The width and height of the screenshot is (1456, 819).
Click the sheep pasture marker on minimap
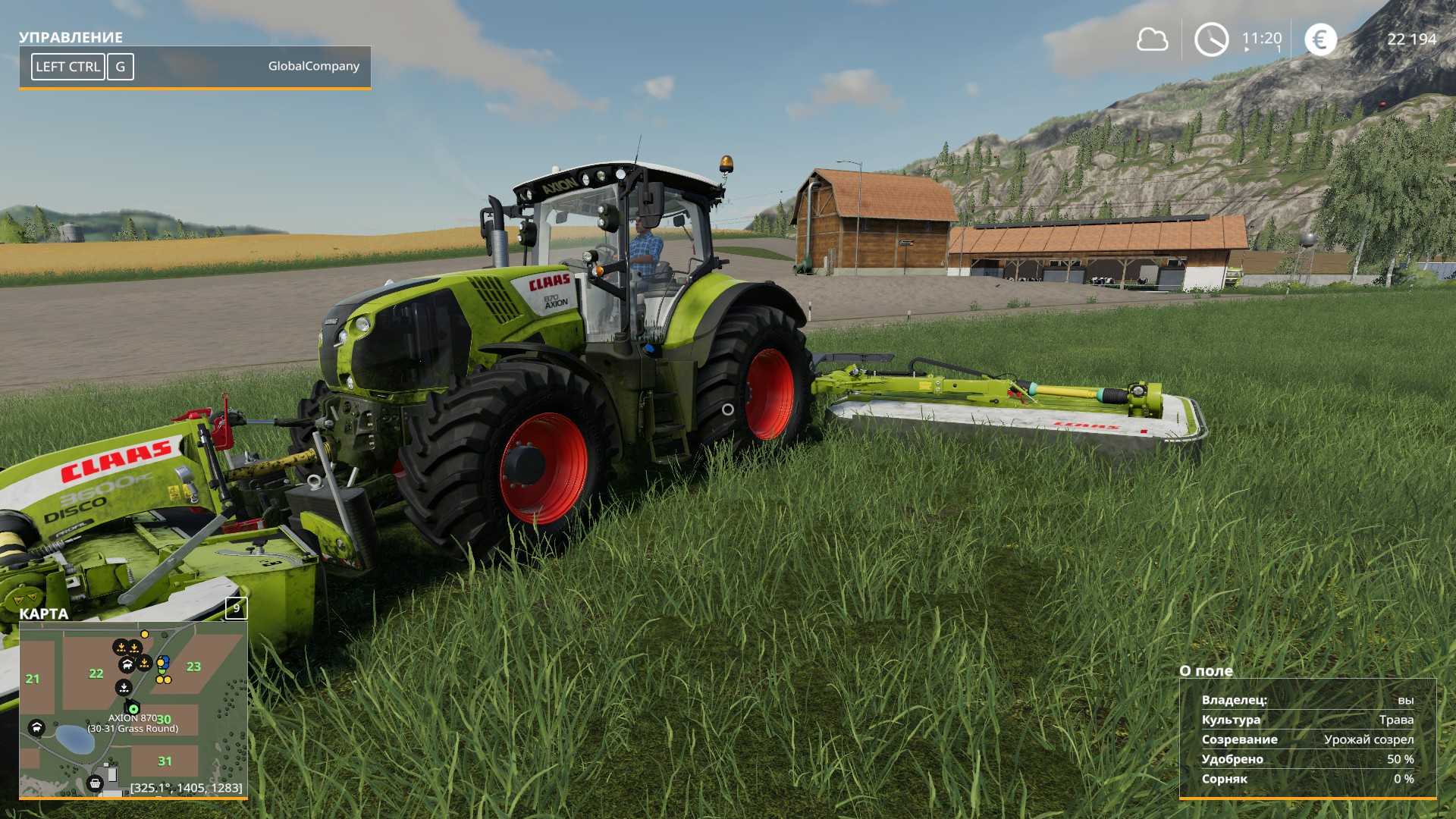click(x=36, y=728)
